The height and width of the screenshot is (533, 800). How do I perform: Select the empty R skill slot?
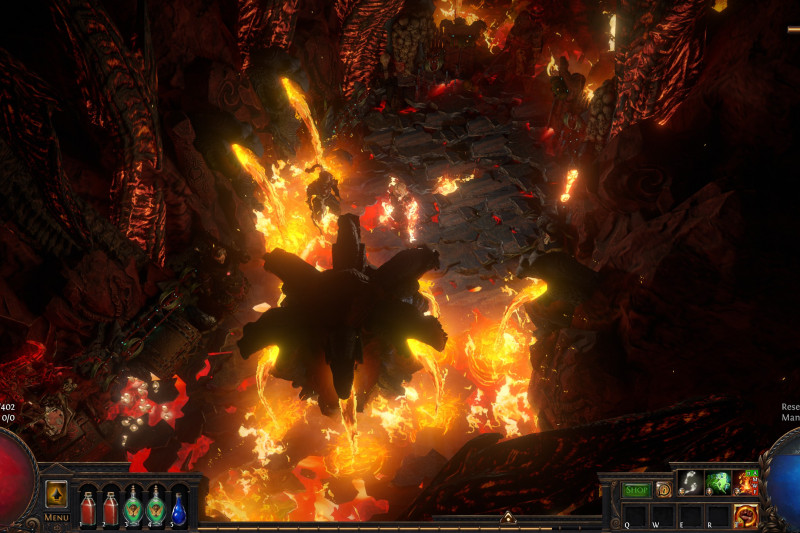pos(718,516)
